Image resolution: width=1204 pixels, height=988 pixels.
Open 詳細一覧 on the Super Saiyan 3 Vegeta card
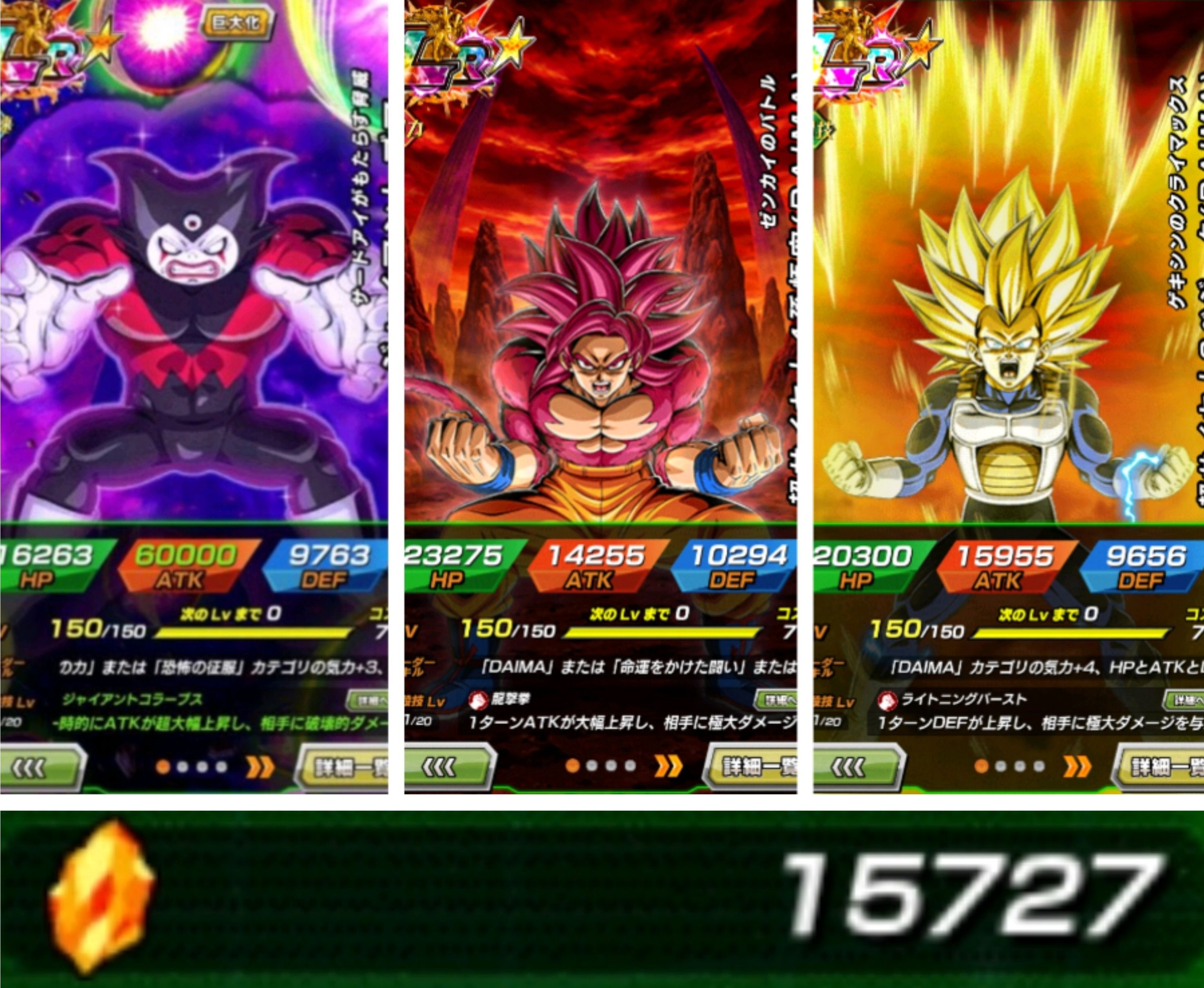[x=1161, y=768]
